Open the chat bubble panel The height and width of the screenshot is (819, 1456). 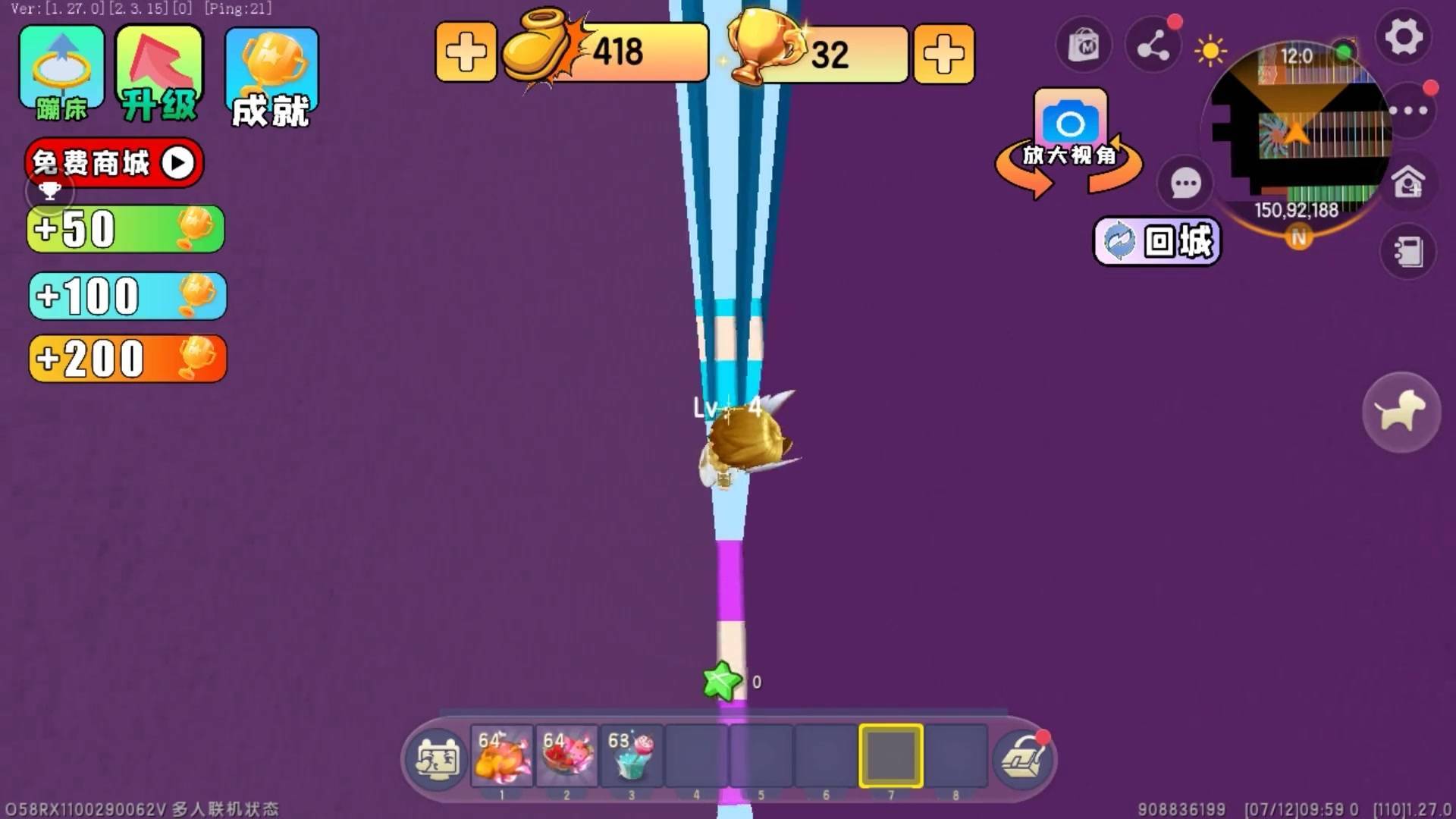pos(1185,182)
